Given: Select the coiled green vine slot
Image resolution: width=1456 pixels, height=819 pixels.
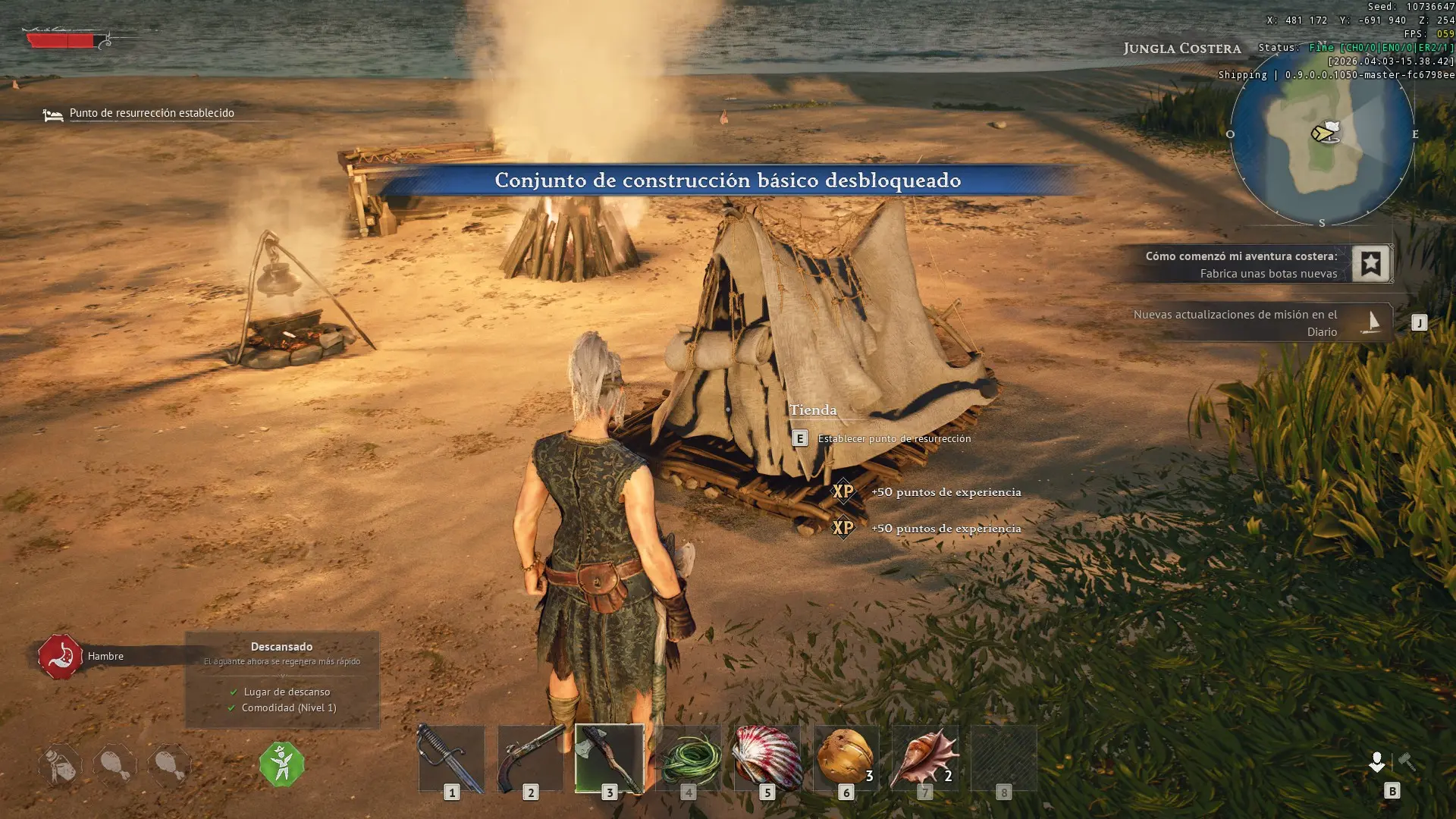Looking at the screenshot, I should 688,758.
